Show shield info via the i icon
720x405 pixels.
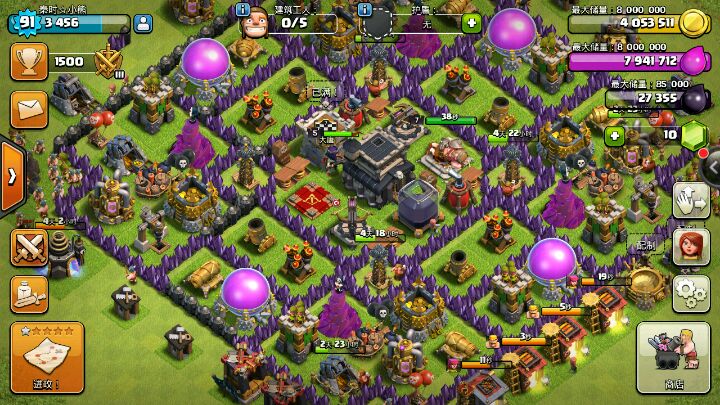pos(364,9)
